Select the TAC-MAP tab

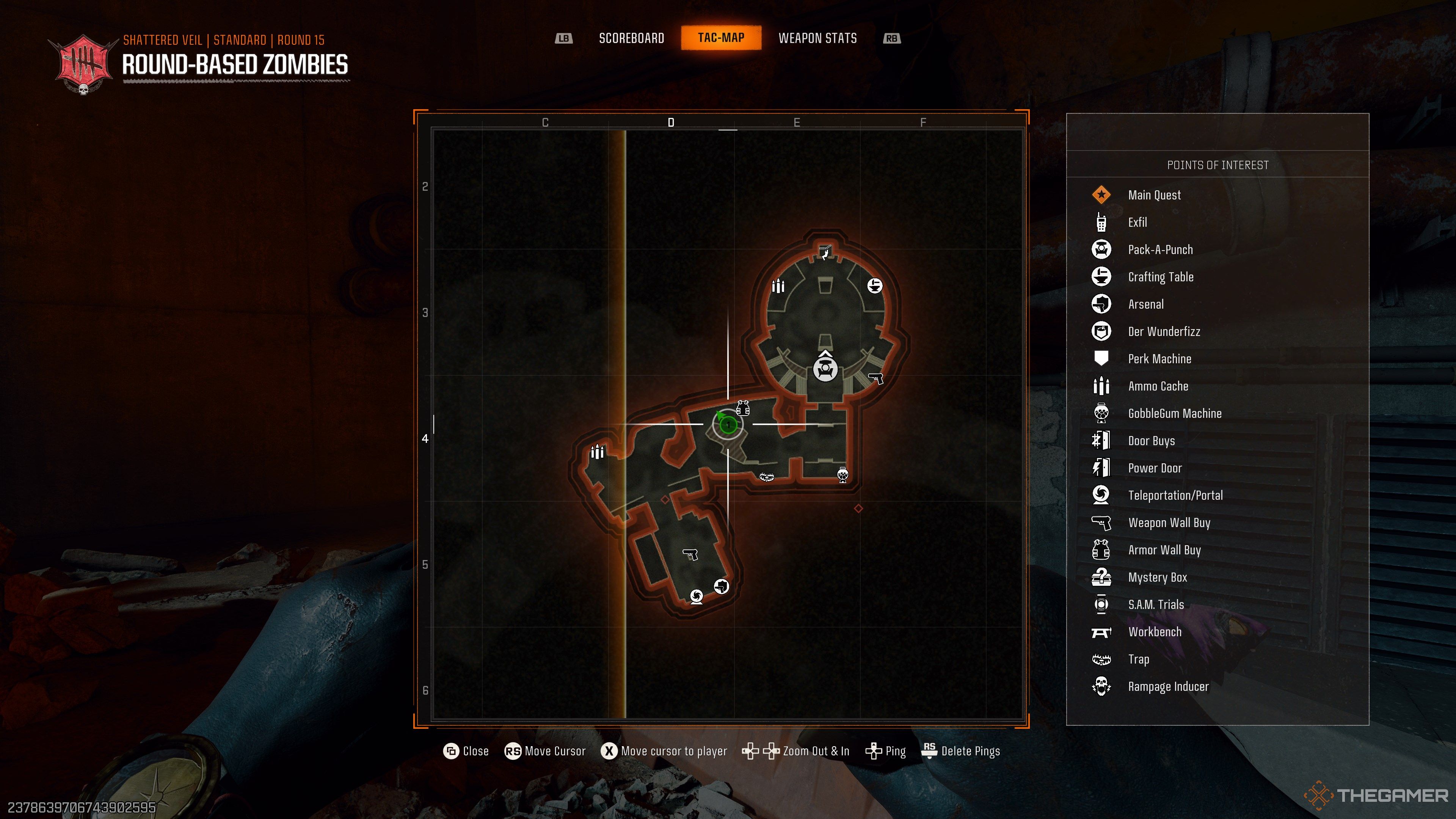pos(721,38)
